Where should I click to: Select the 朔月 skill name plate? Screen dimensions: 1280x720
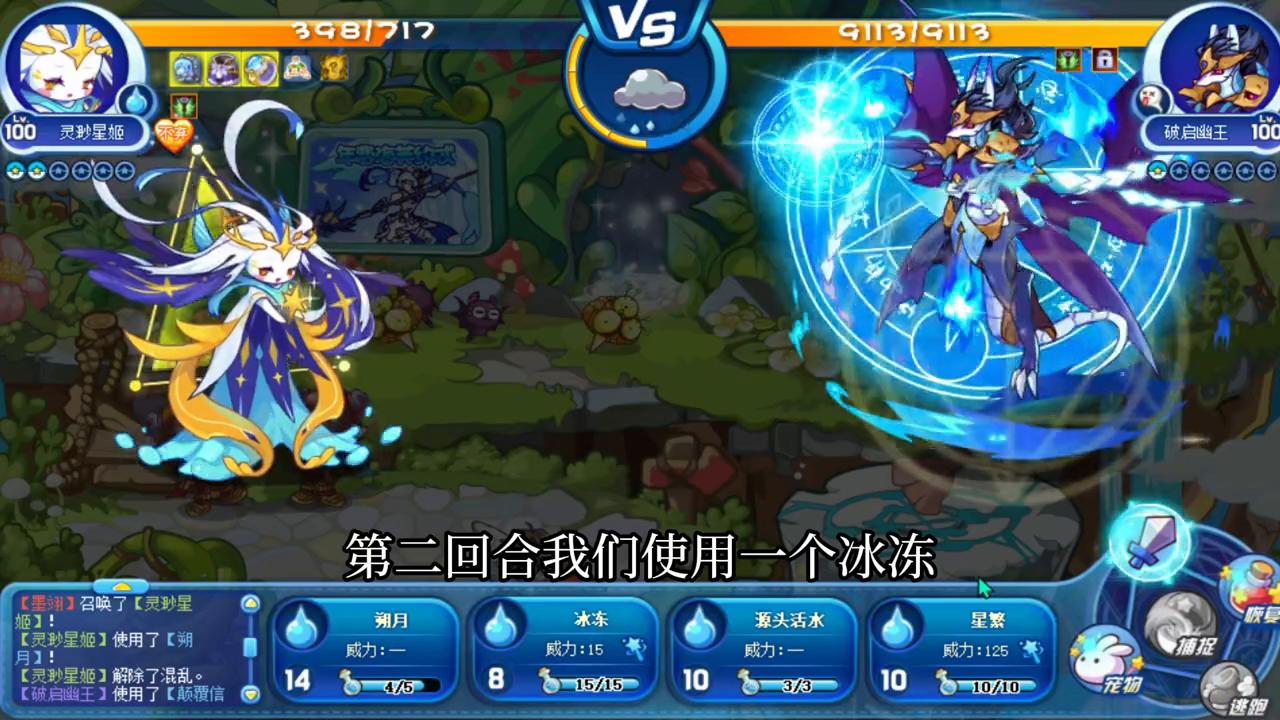390,621
